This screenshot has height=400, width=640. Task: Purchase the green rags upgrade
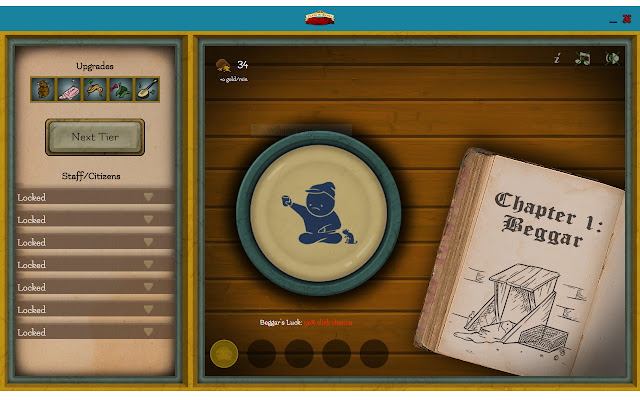pyautogui.click(x=121, y=89)
